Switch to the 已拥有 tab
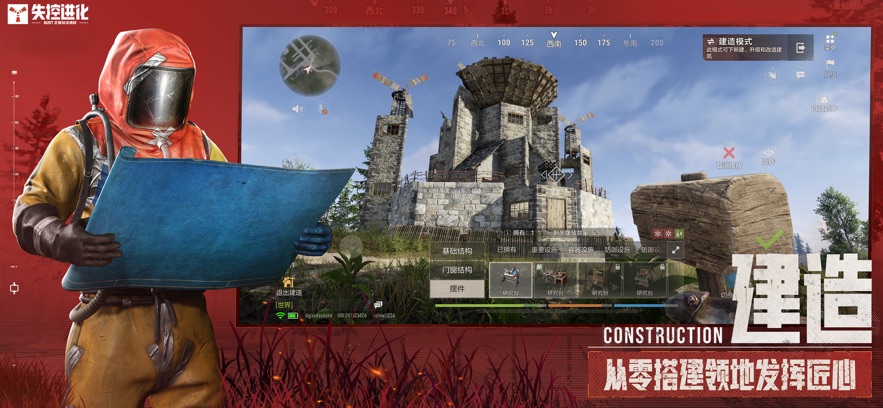 (508, 250)
